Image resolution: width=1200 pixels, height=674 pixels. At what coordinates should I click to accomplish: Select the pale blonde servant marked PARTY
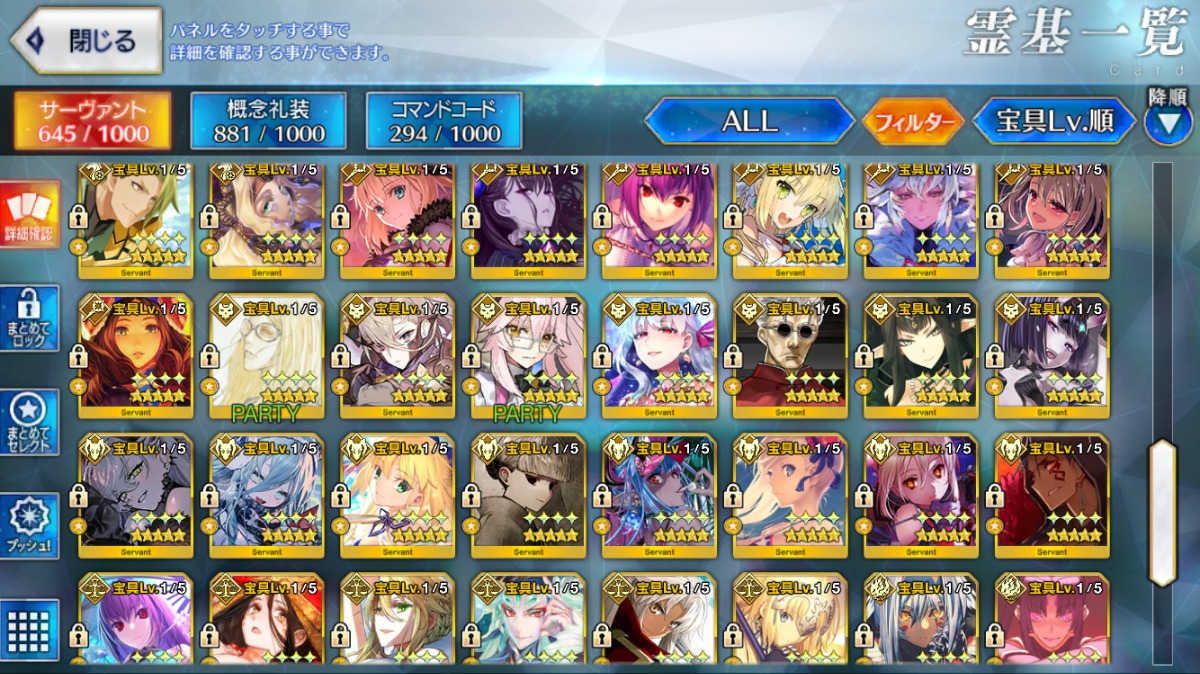click(266, 355)
